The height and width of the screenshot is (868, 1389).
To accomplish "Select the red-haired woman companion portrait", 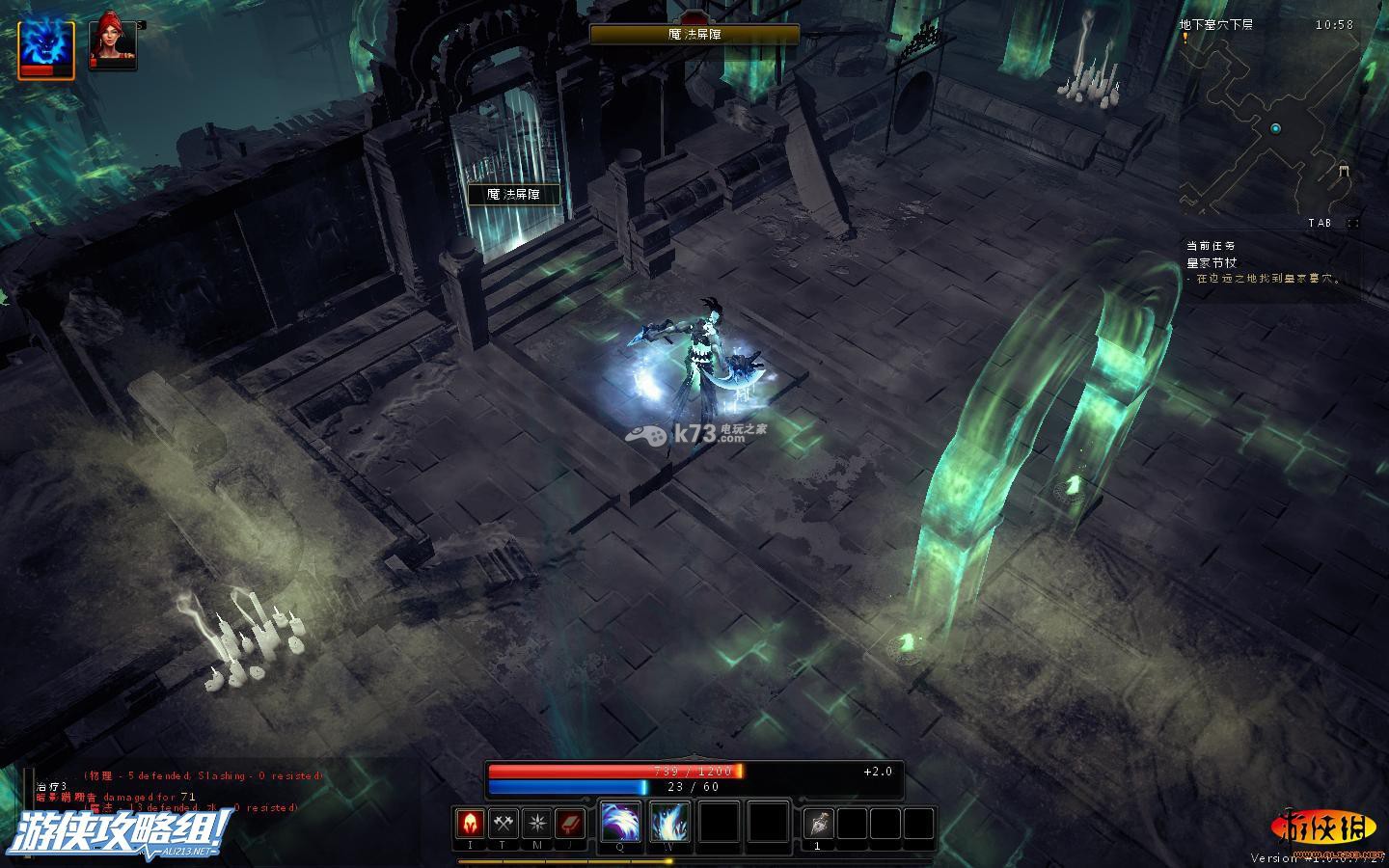I will 112,44.
